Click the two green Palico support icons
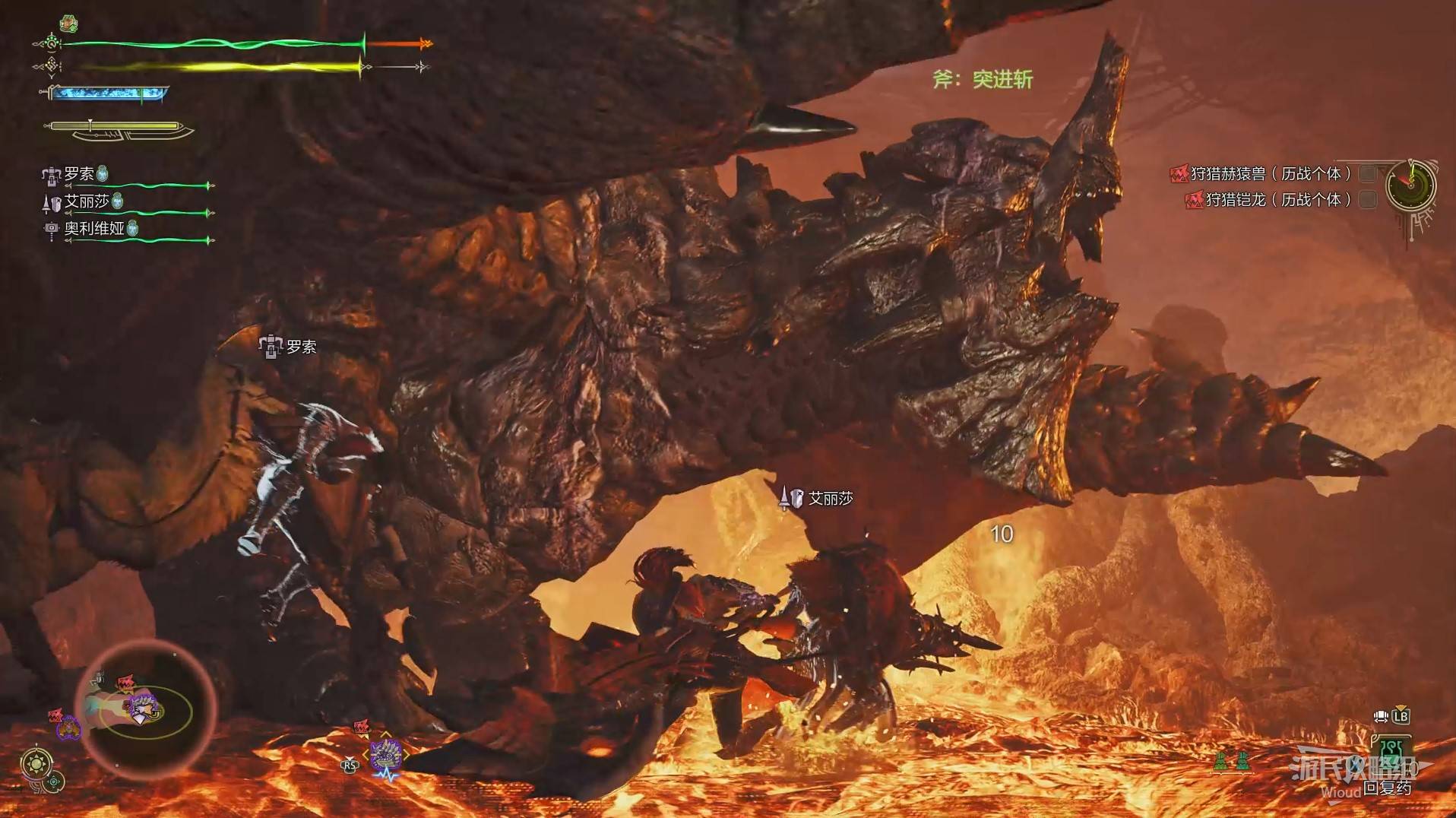Screen dimensions: 1456x818 1231,760
